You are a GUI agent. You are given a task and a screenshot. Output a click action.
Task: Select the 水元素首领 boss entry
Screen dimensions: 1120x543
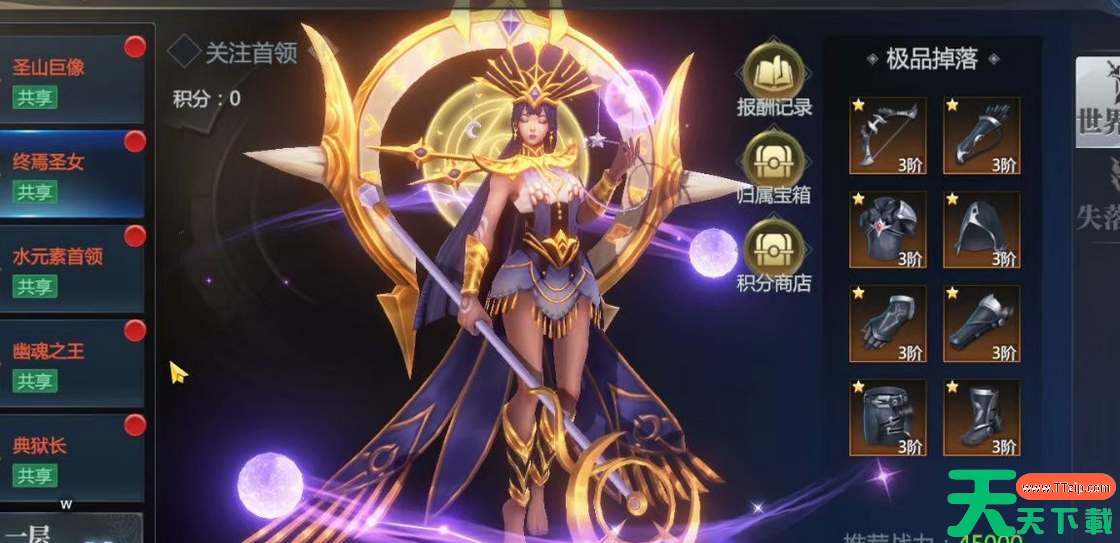[x=72, y=269]
